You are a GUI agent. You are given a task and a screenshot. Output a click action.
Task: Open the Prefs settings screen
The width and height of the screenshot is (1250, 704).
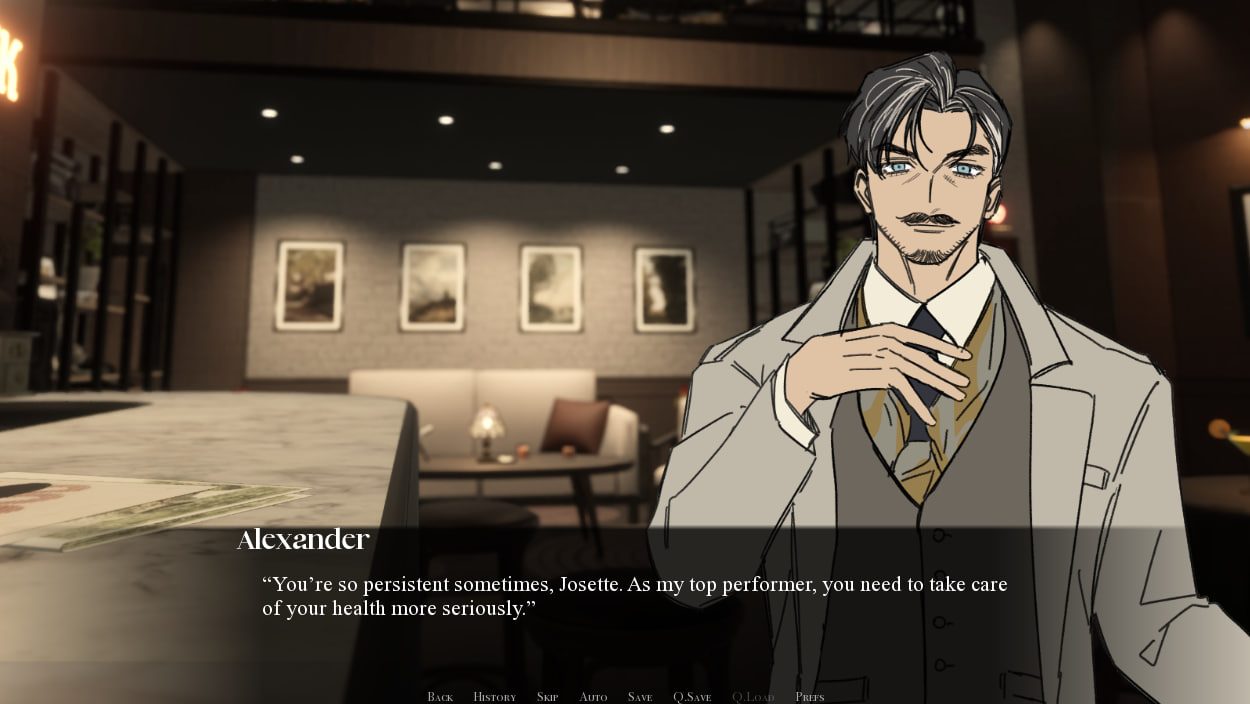[x=810, y=697]
